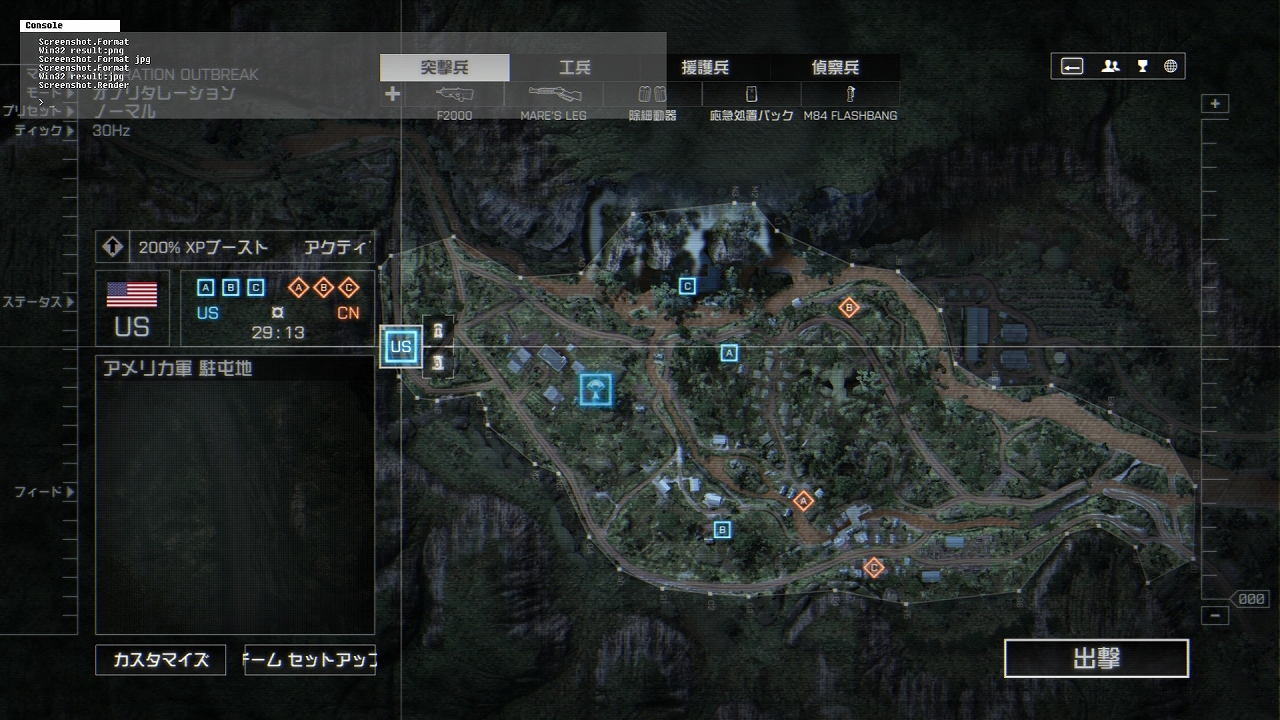Image resolution: width=1280 pixels, height=720 pixels.
Task: Switch to the 偵察兵 class tab
Action: pos(835,68)
